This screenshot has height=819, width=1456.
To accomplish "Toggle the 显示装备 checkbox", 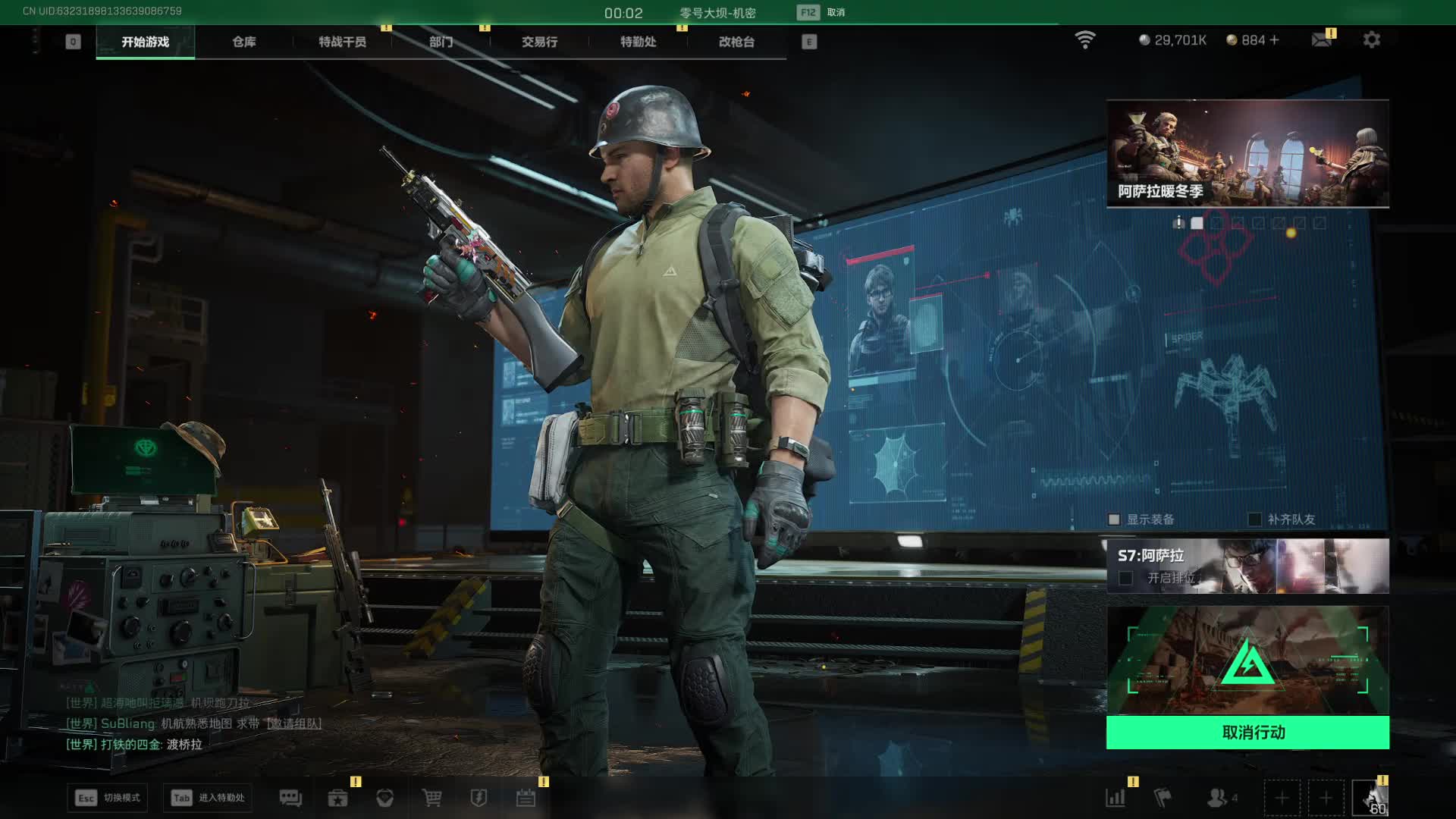I will (x=1114, y=519).
